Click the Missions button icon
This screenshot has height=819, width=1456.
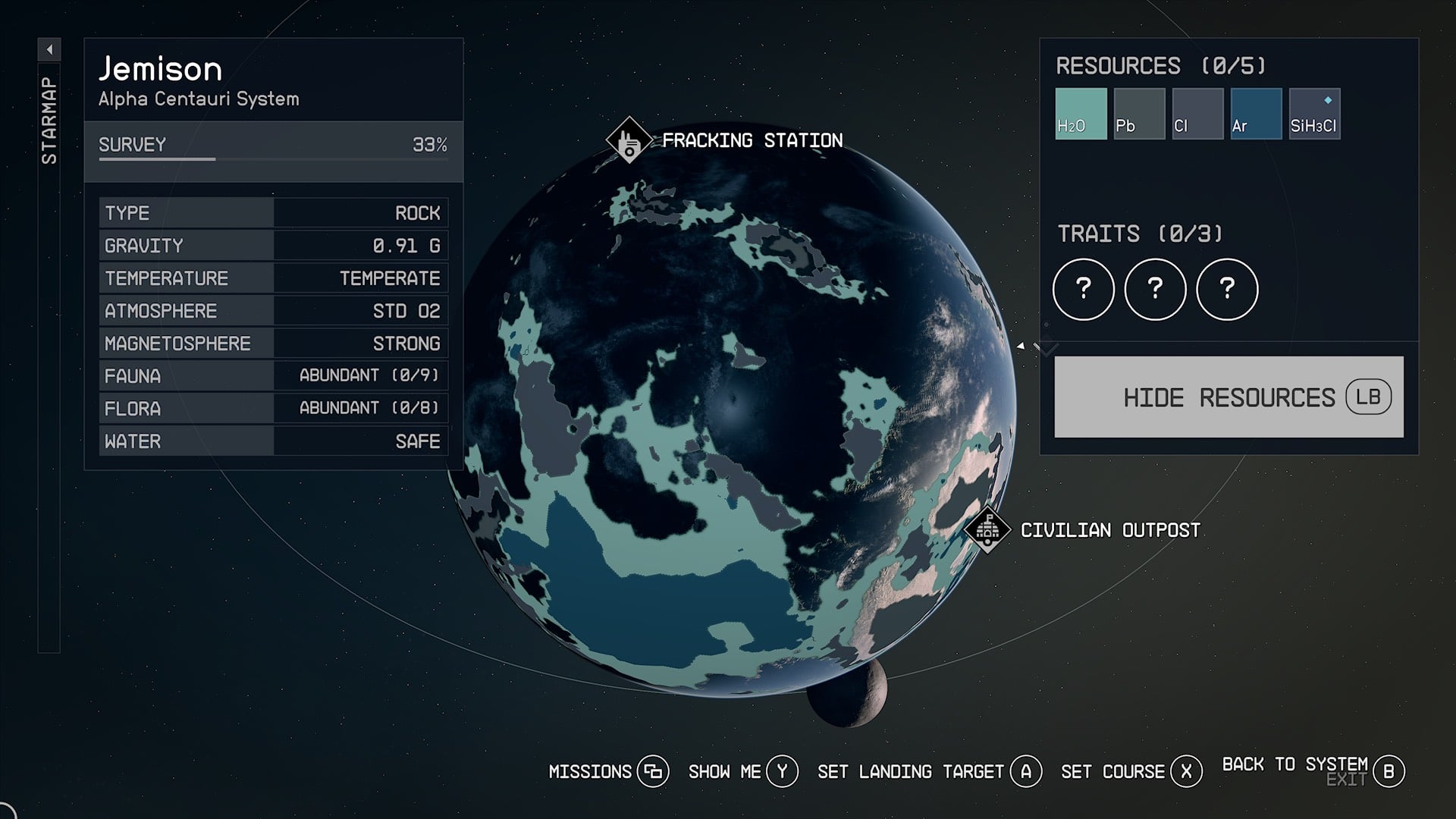tap(653, 771)
